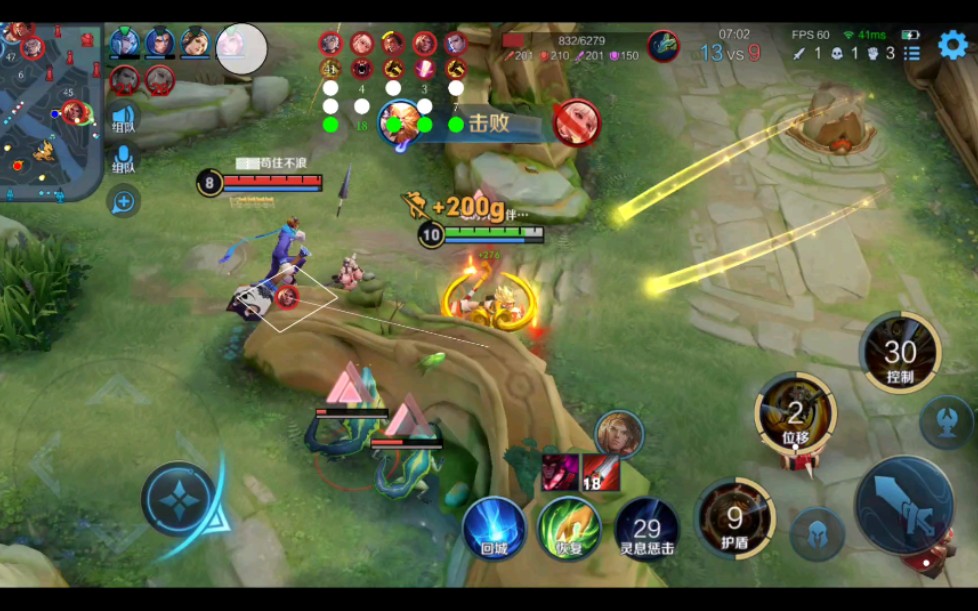Buy the recommended crimson item
This screenshot has height=611, width=978.
coord(560,471)
